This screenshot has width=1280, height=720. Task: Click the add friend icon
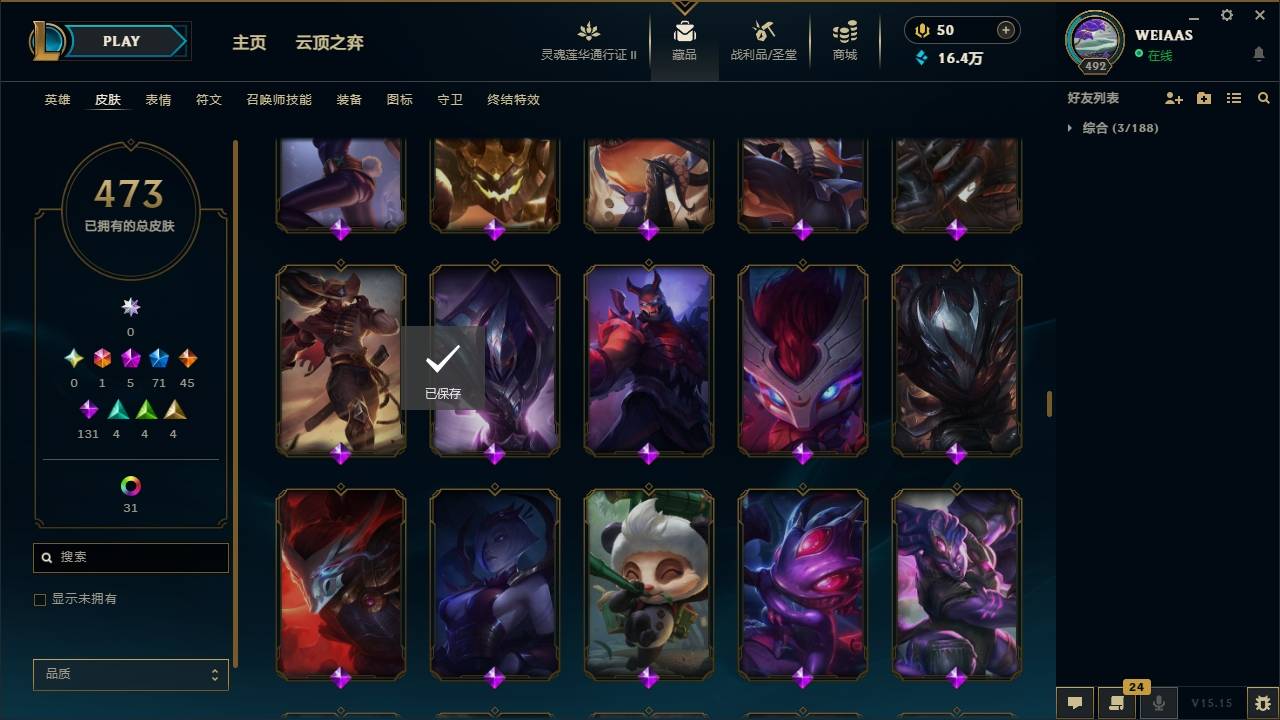[x=1172, y=98]
